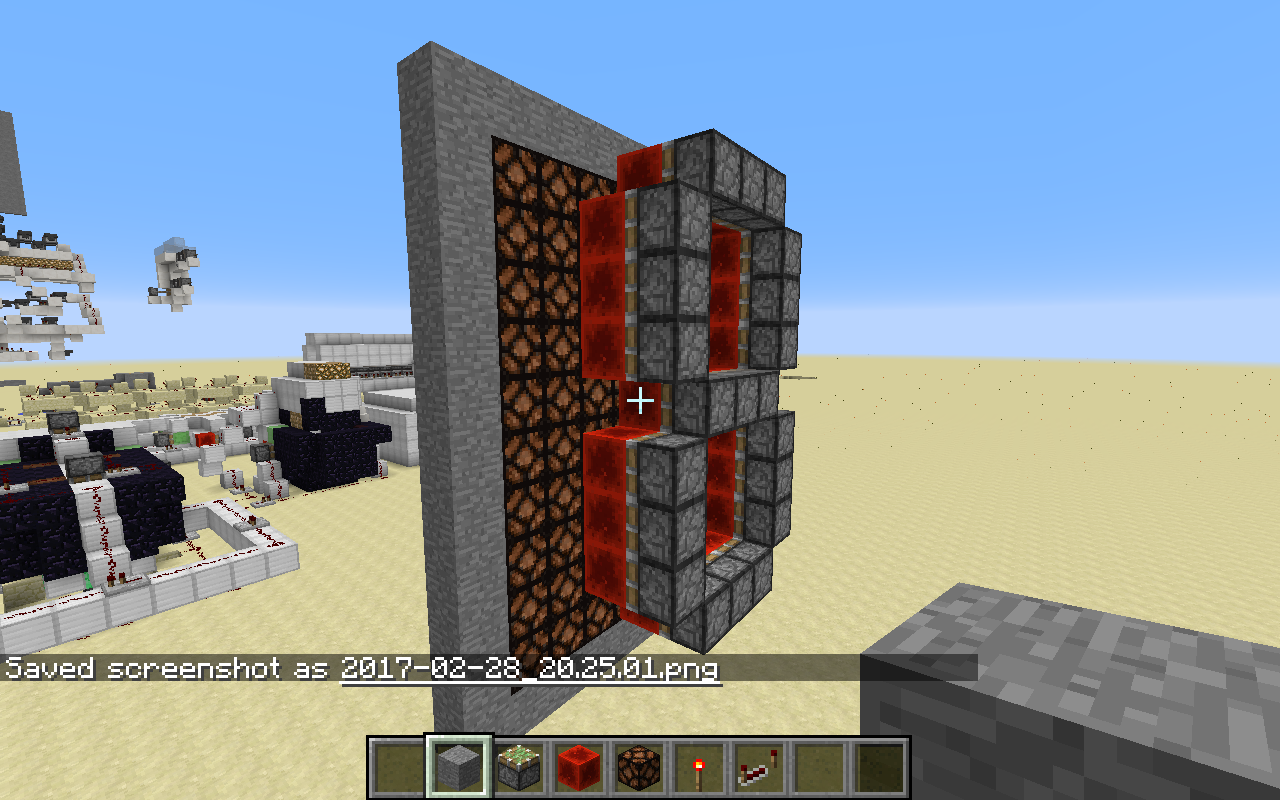
Task: Open the screenshot link 2017-02-28_20.25.01.png
Action: (x=530, y=670)
